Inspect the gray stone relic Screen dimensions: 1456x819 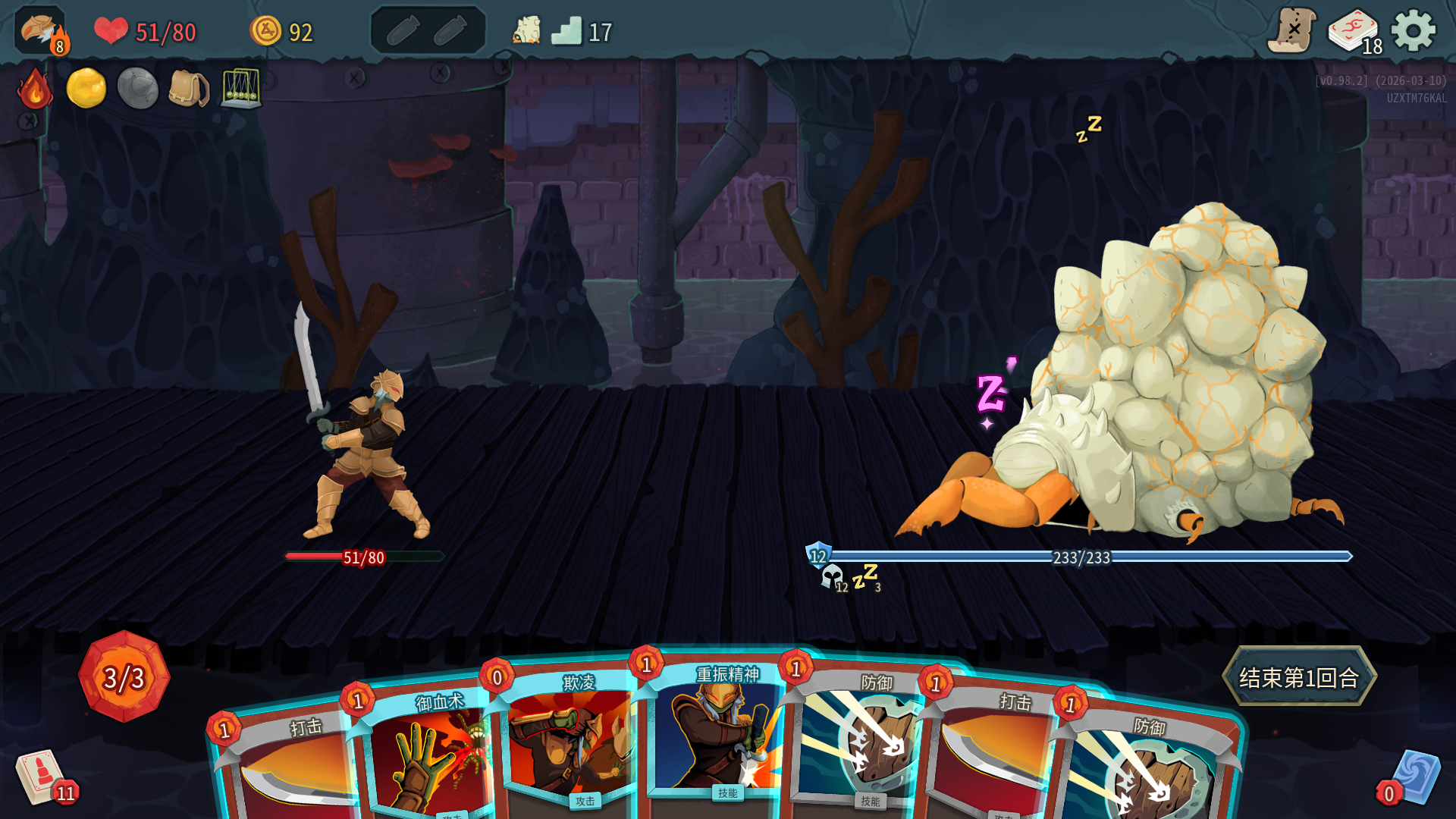[x=137, y=89]
